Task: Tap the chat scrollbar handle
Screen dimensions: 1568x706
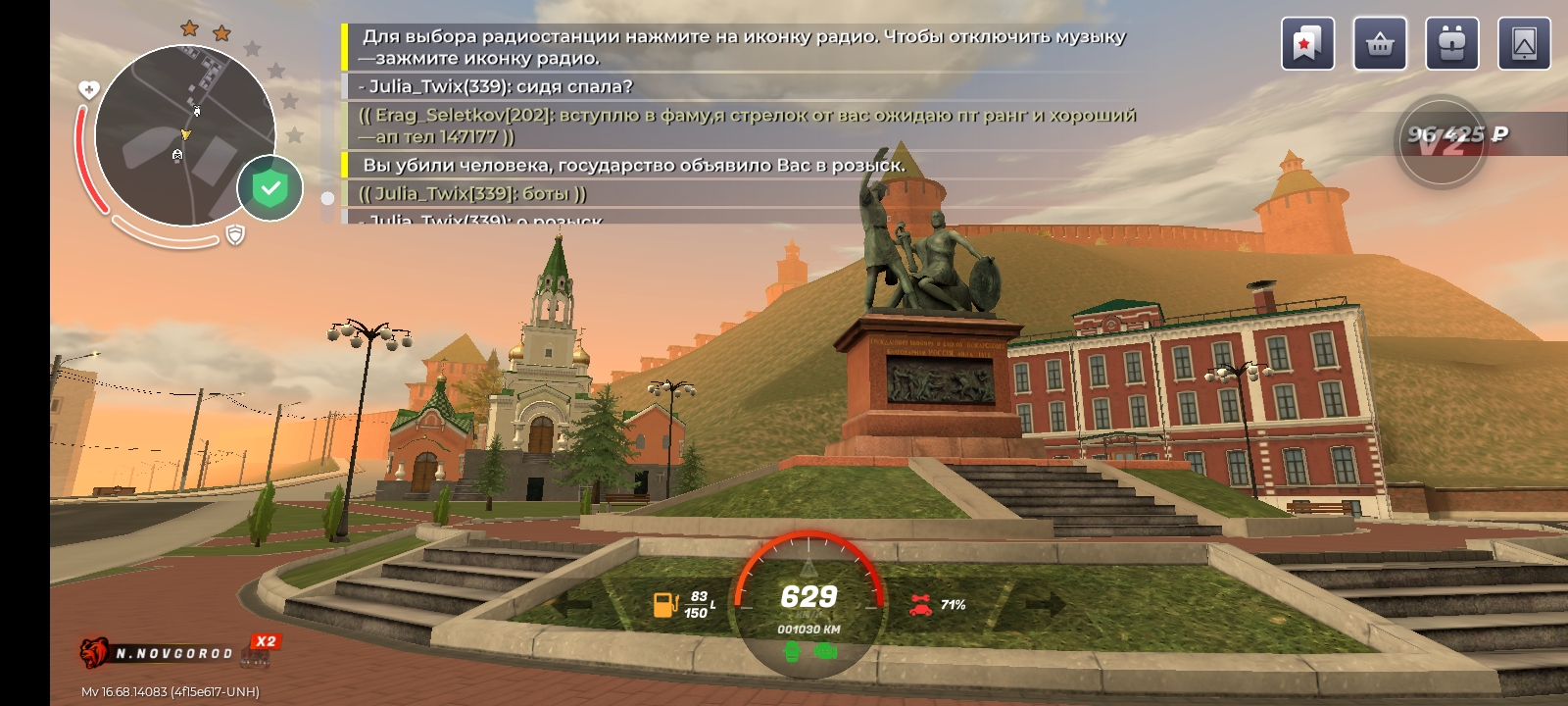Action: point(327,198)
